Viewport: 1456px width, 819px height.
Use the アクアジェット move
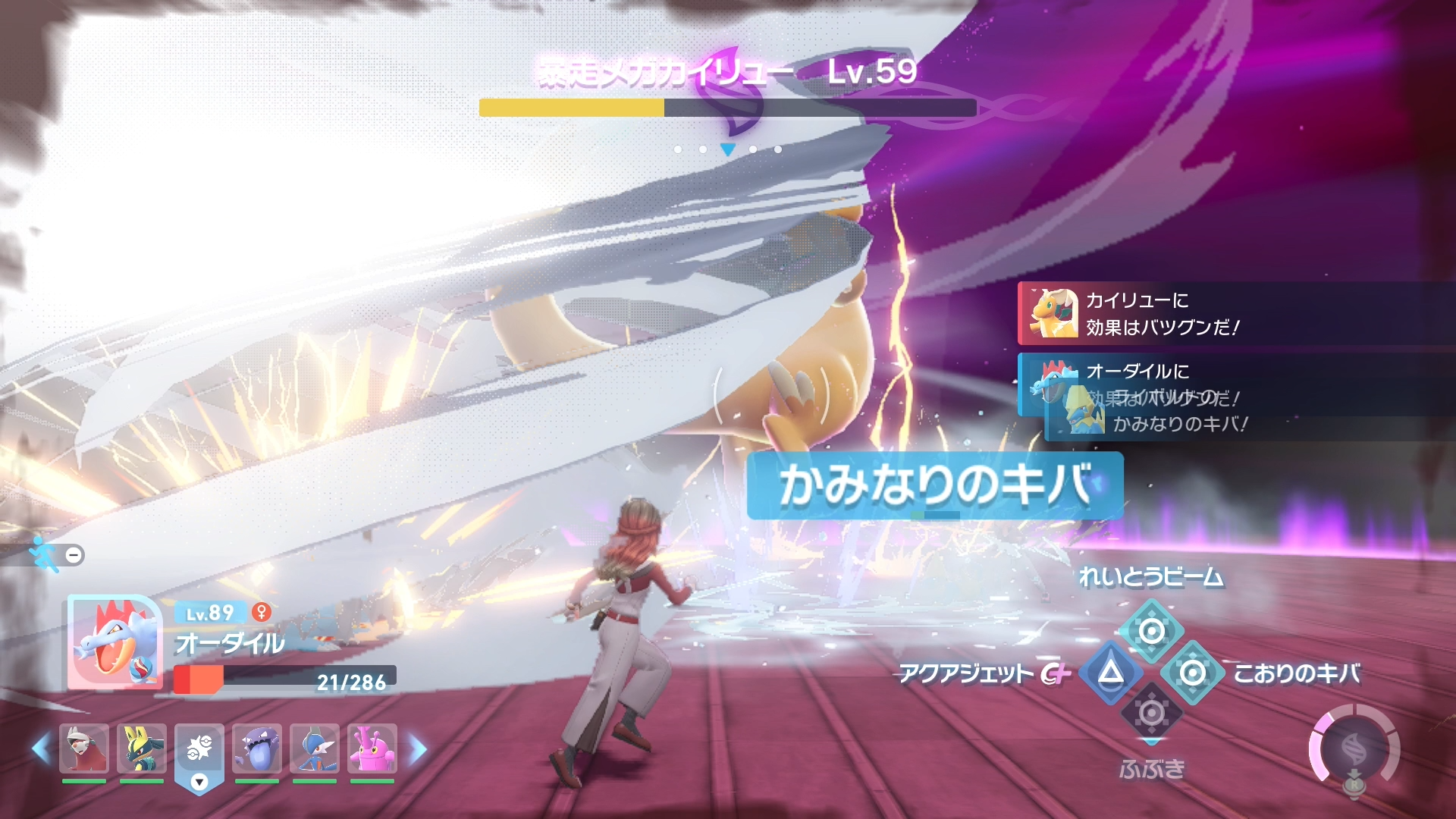1111,673
